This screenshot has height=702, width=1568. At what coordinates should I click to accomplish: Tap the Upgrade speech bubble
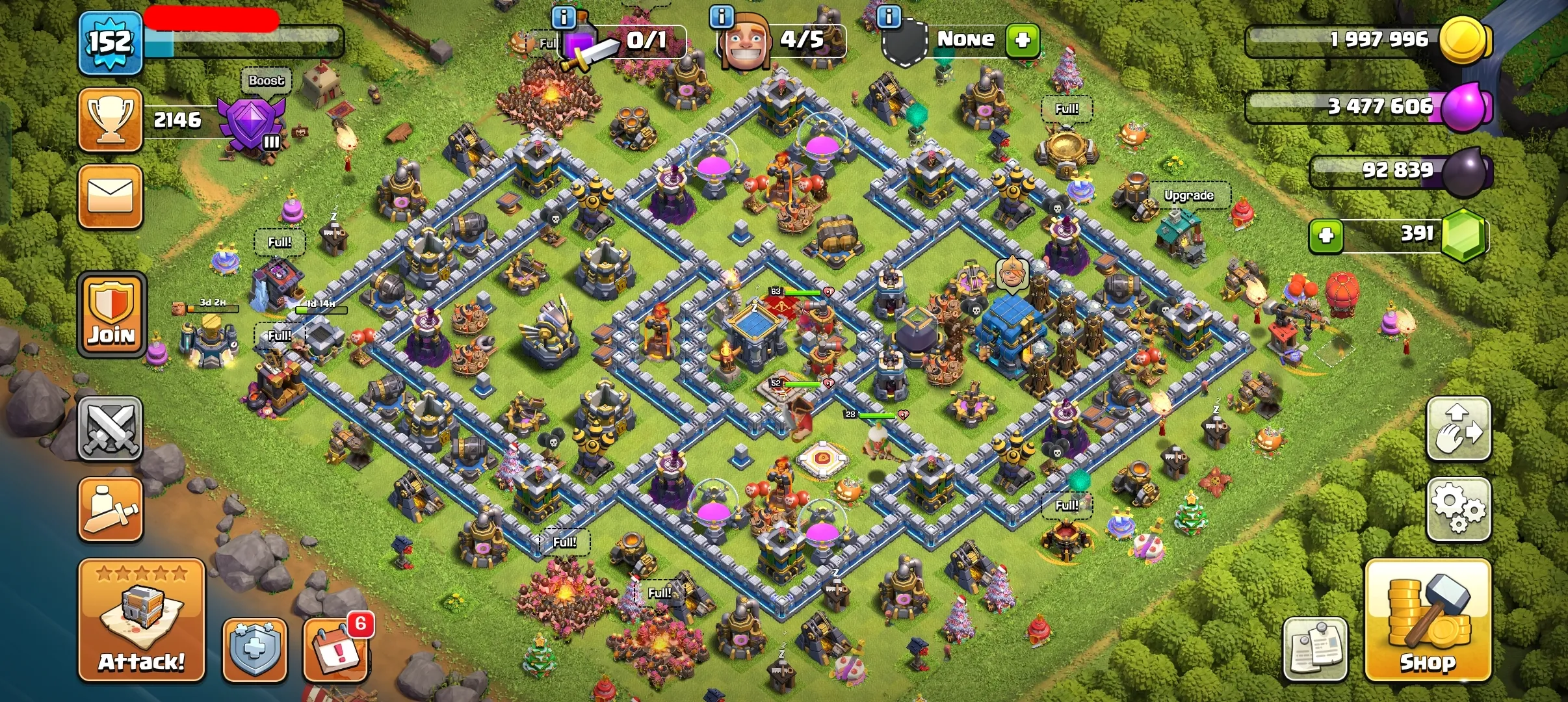coord(1188,195)
